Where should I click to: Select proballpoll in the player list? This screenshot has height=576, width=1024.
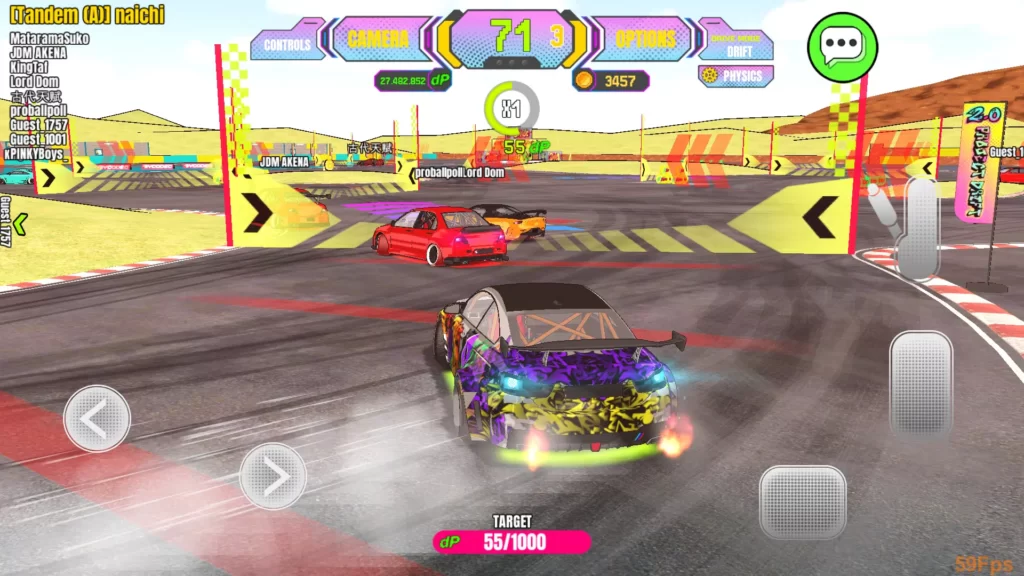(38, 110)
